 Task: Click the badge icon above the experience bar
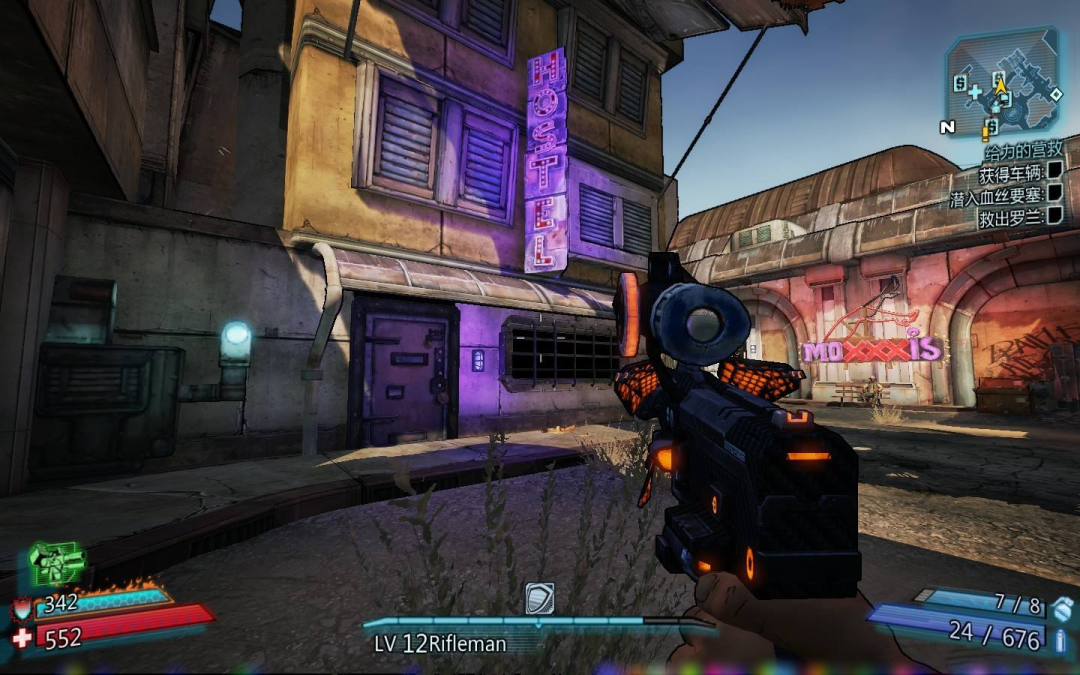coord(539,598)
